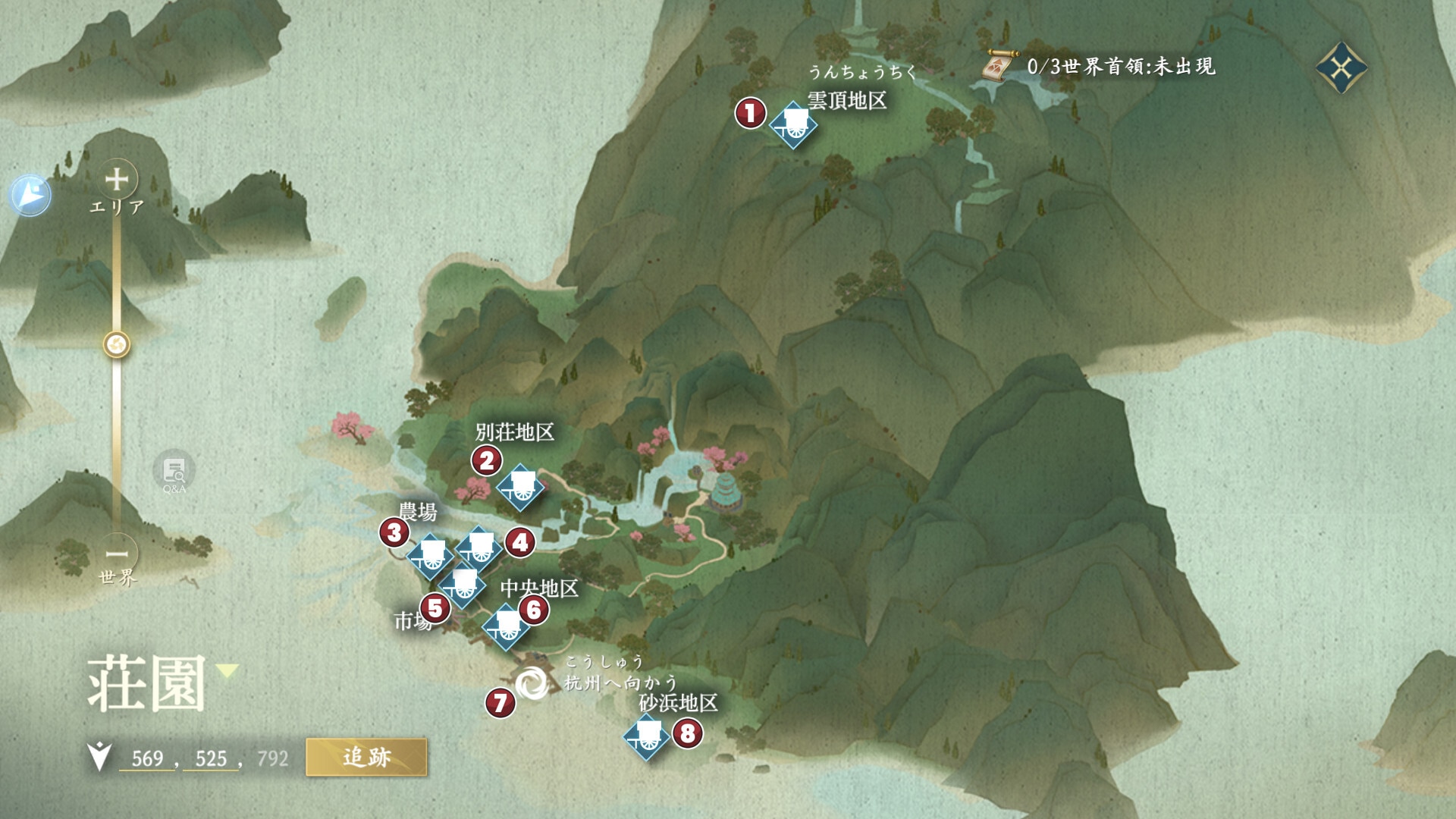The image size is (1456, 819).
Task: Zoom in with the plus button
Action: coord(117,180)
